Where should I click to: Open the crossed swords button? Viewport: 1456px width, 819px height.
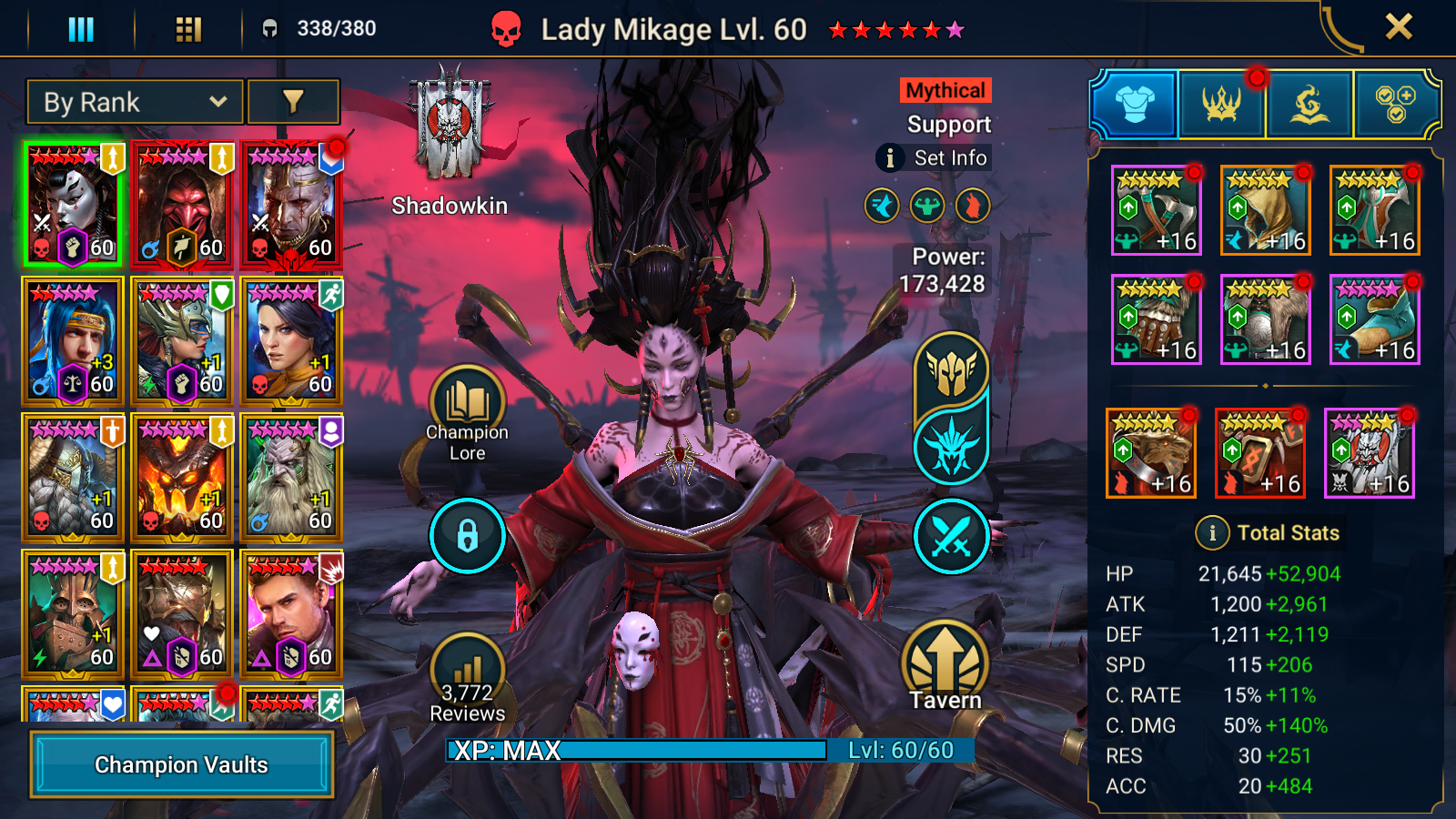(951, 536)
